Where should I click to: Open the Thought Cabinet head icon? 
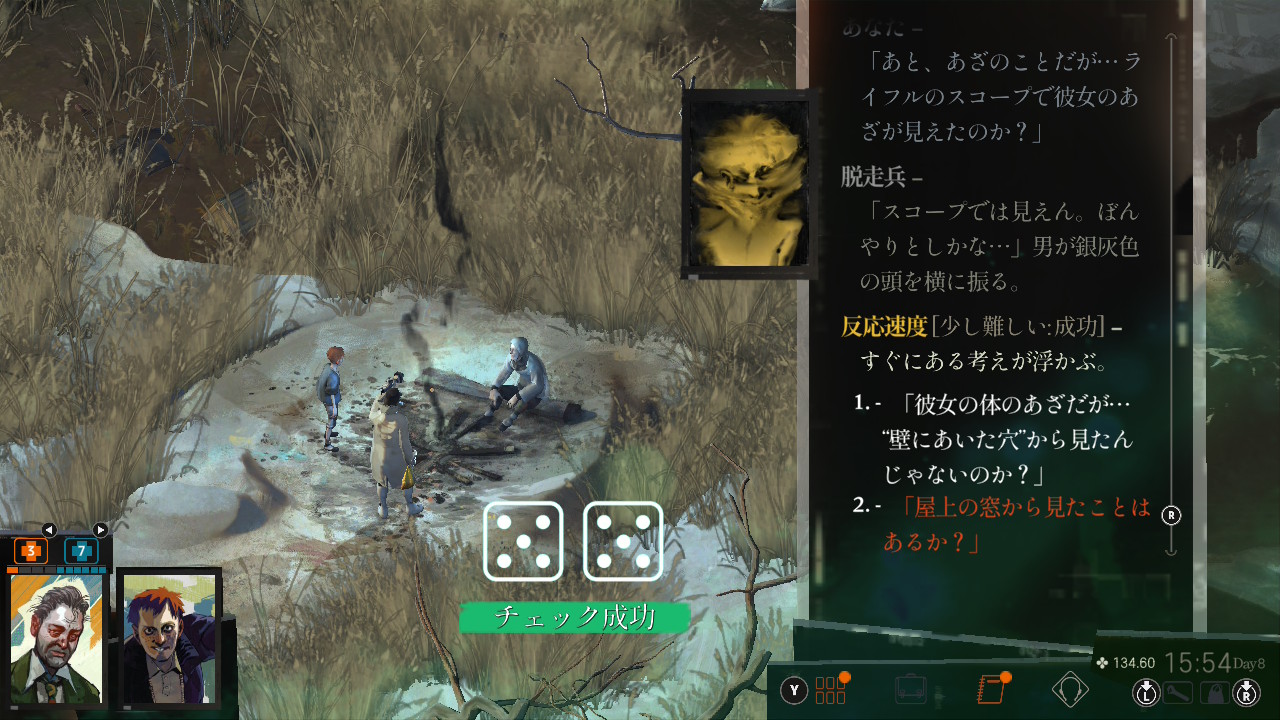click(1070, 690)
